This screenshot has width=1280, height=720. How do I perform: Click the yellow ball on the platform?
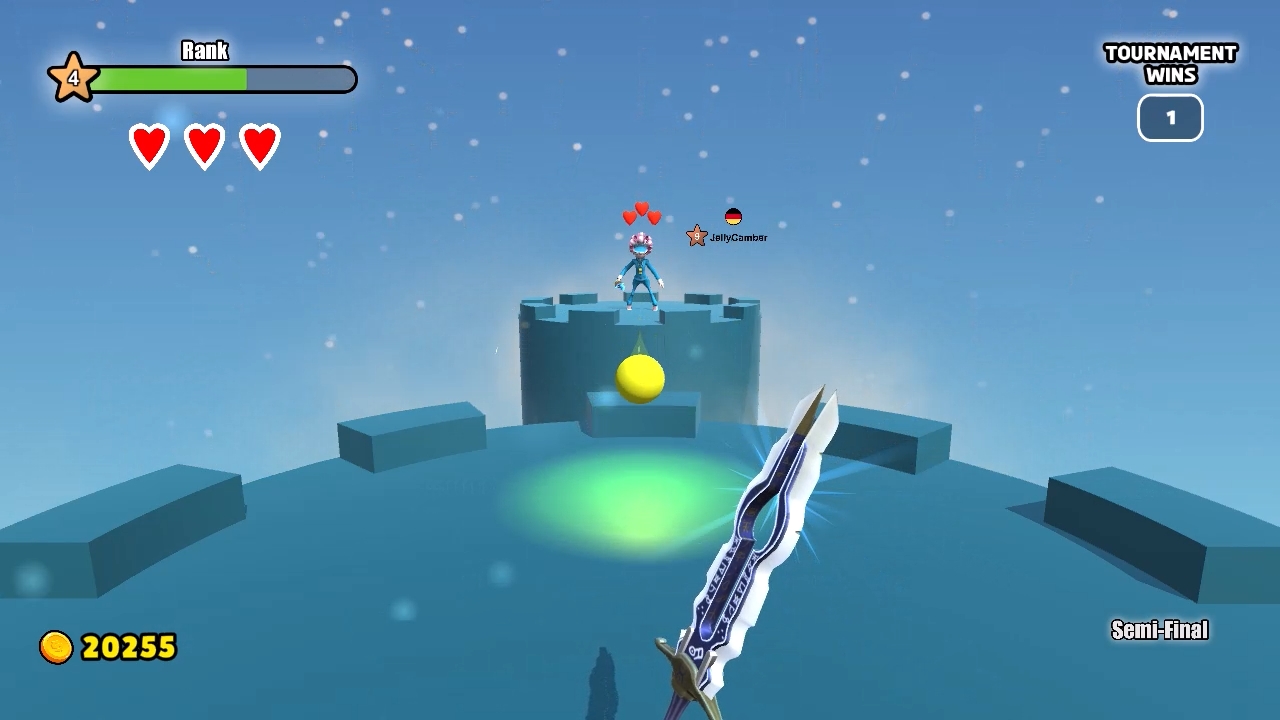point(641,379)
